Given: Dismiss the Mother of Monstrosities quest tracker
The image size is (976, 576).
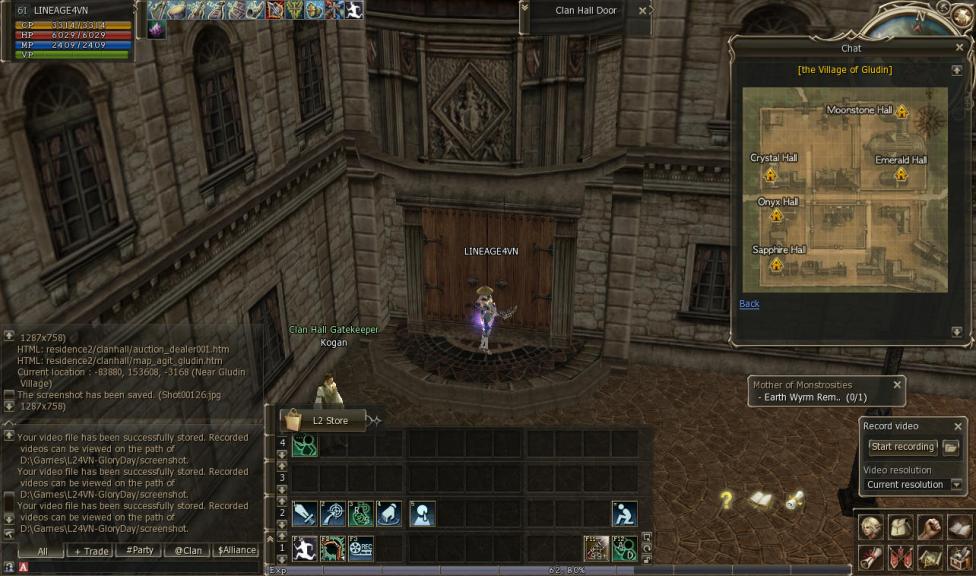Looking at the screenshot, I should 897,384.
